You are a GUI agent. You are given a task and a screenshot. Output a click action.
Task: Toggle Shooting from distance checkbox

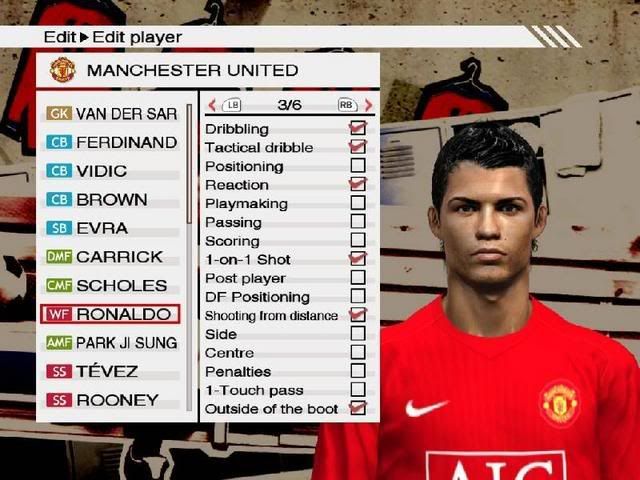pos(357,315)
